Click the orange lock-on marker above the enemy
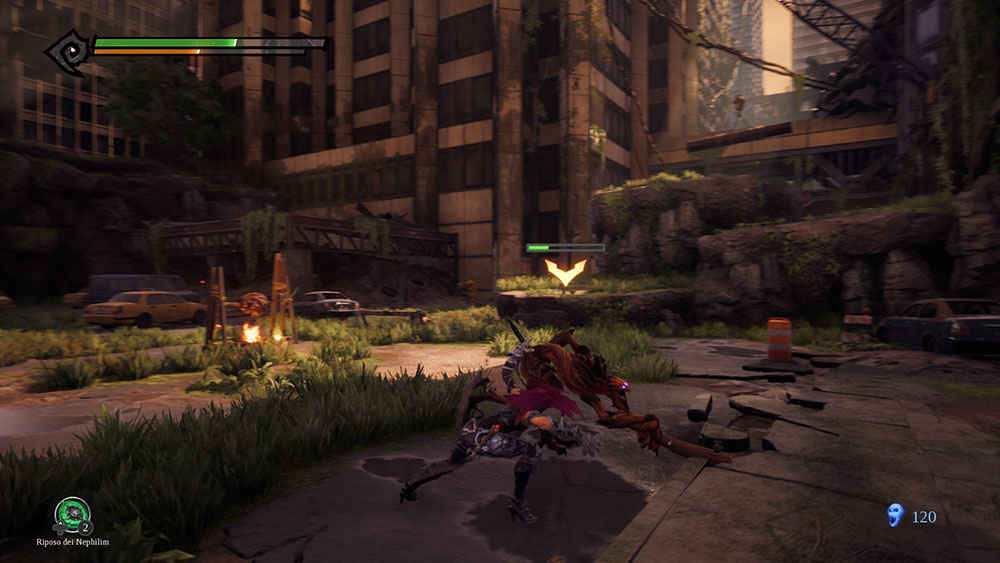 coord(565,272)
